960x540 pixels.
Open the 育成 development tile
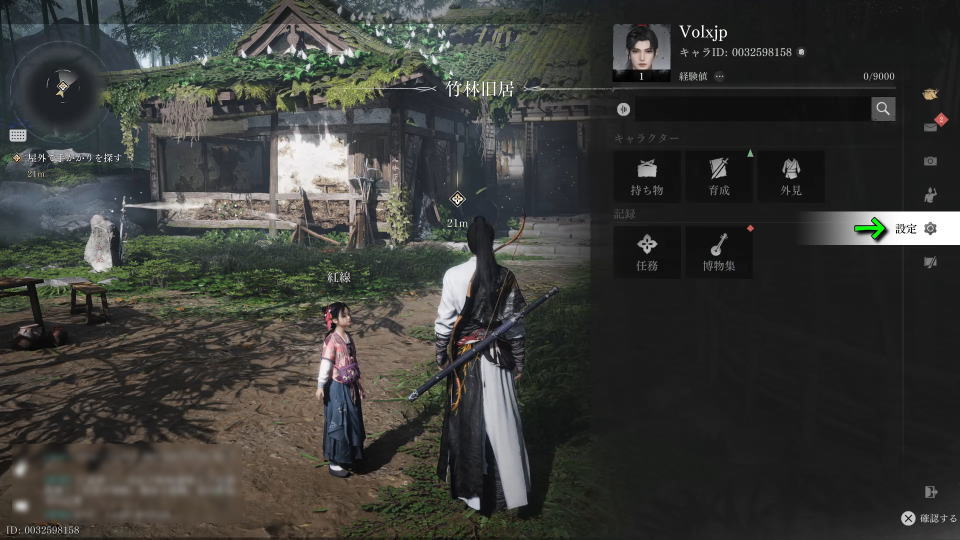[x=719, y=176]
